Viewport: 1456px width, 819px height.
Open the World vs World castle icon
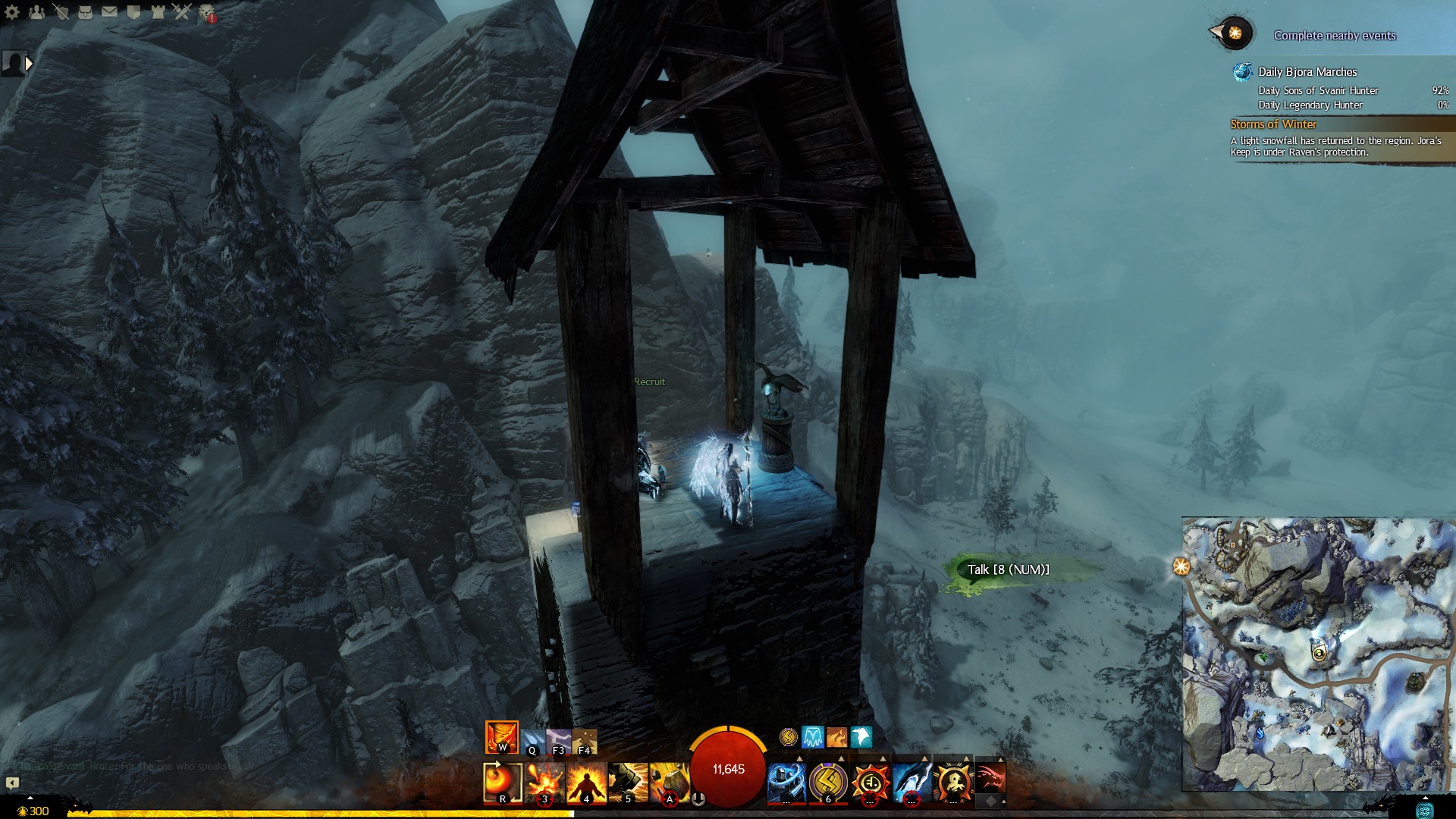tap(158, 12)
